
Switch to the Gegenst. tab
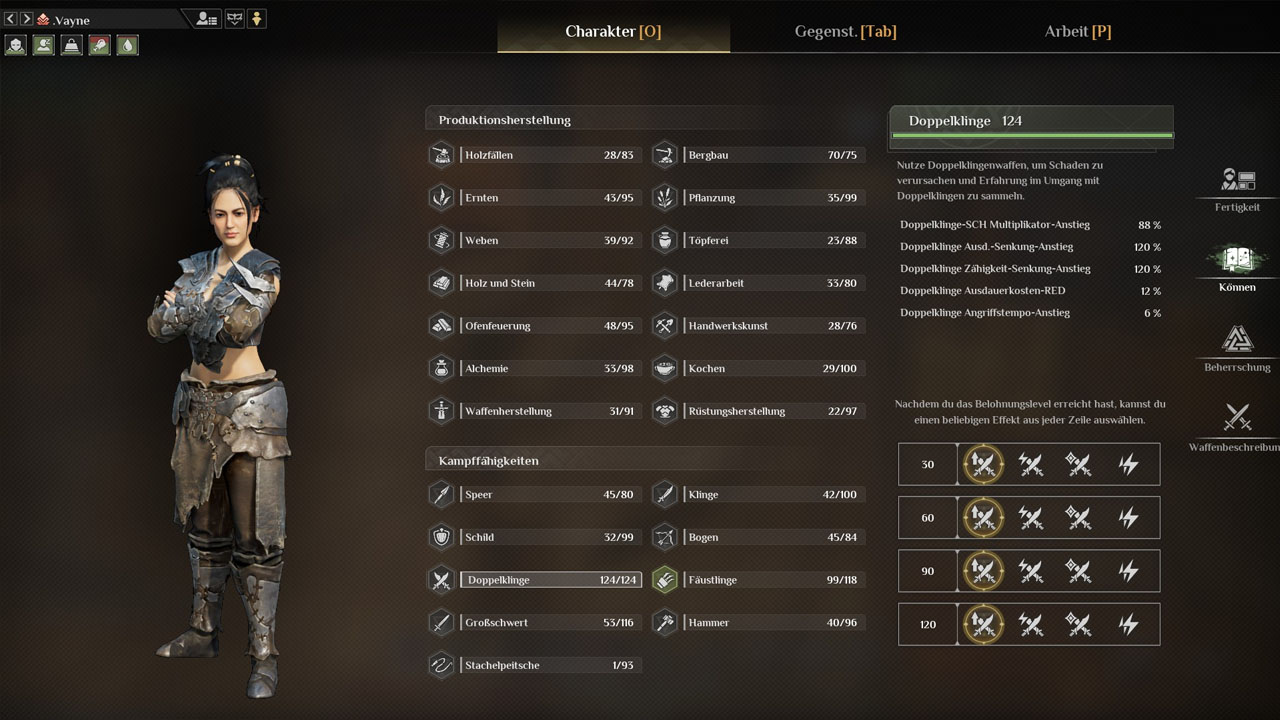(x=845, y=31)
